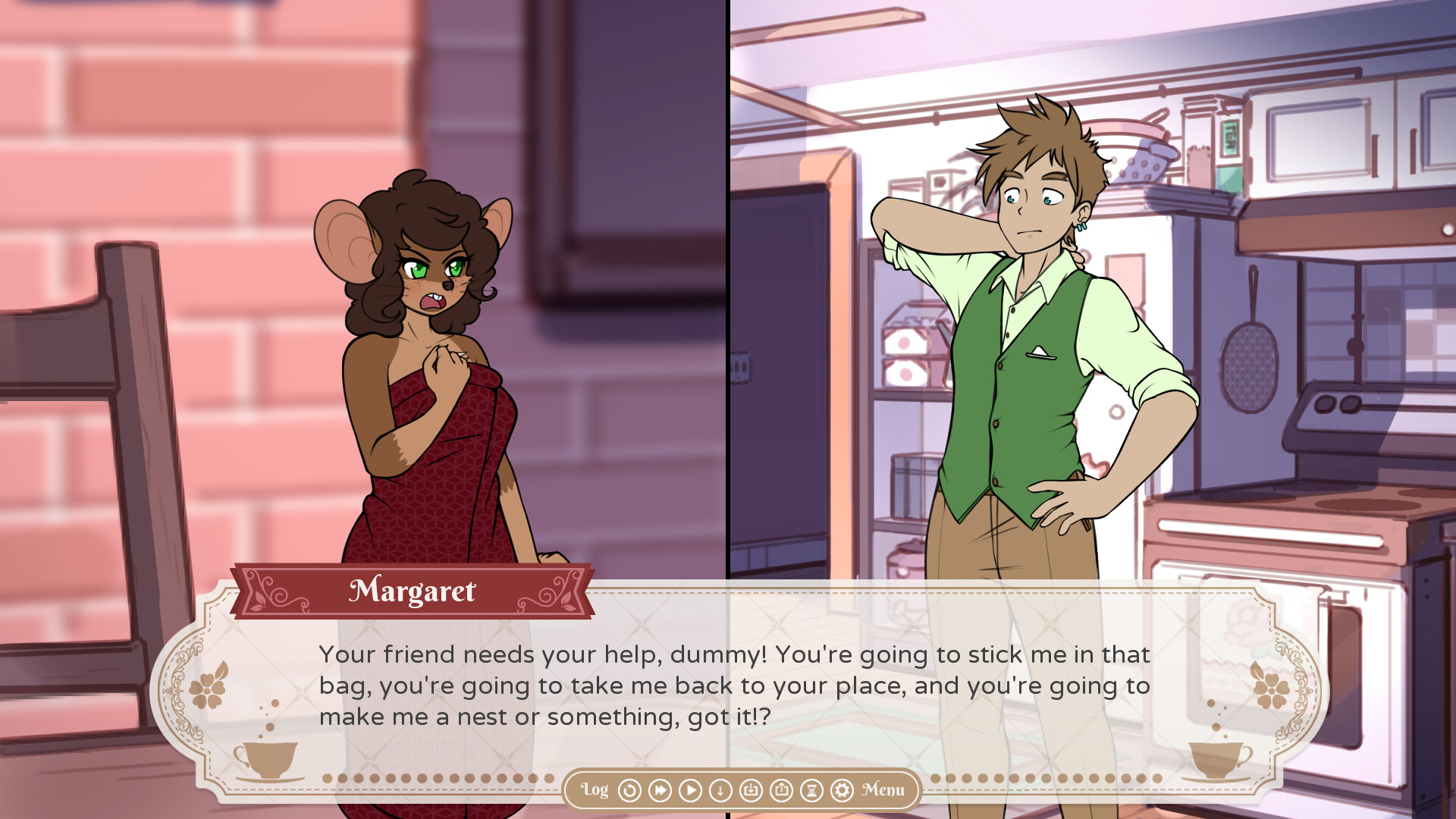This screenshot has width=1456, height=819.
Task: Enable skip mode with the fast-forward icon
Action: [660, 790]
